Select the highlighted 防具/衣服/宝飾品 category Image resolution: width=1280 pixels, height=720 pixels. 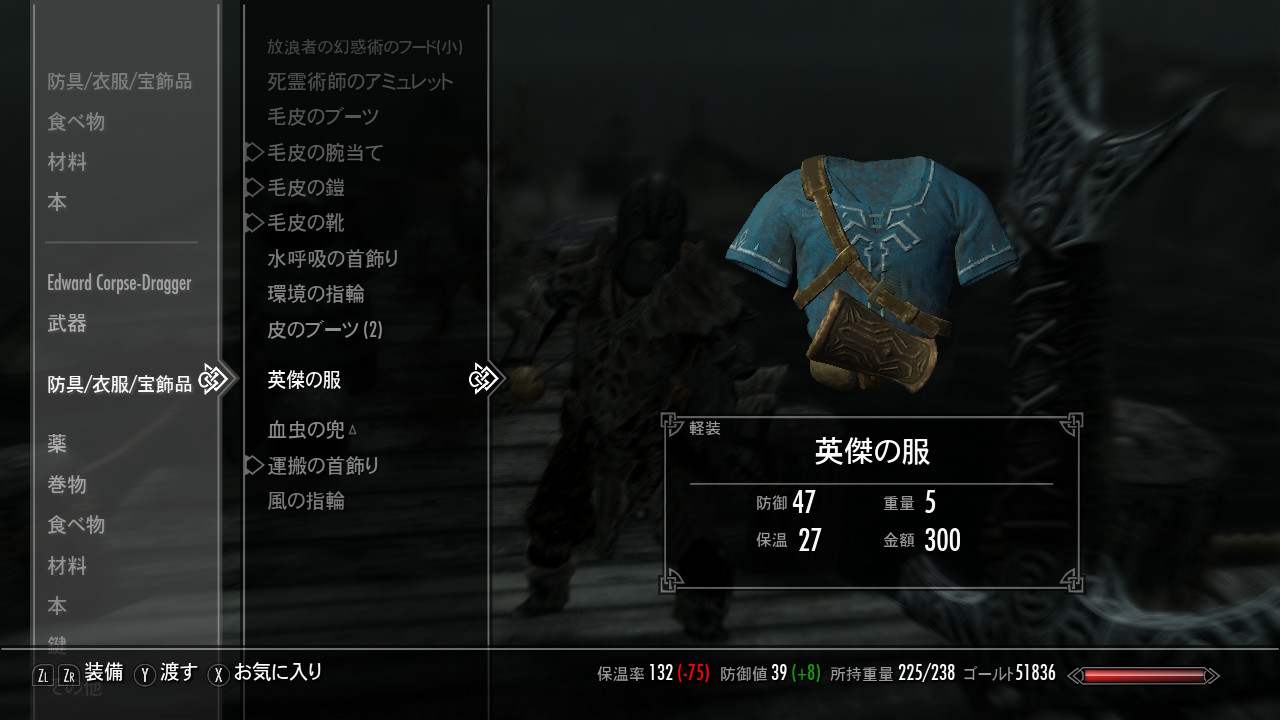point(119,384)
